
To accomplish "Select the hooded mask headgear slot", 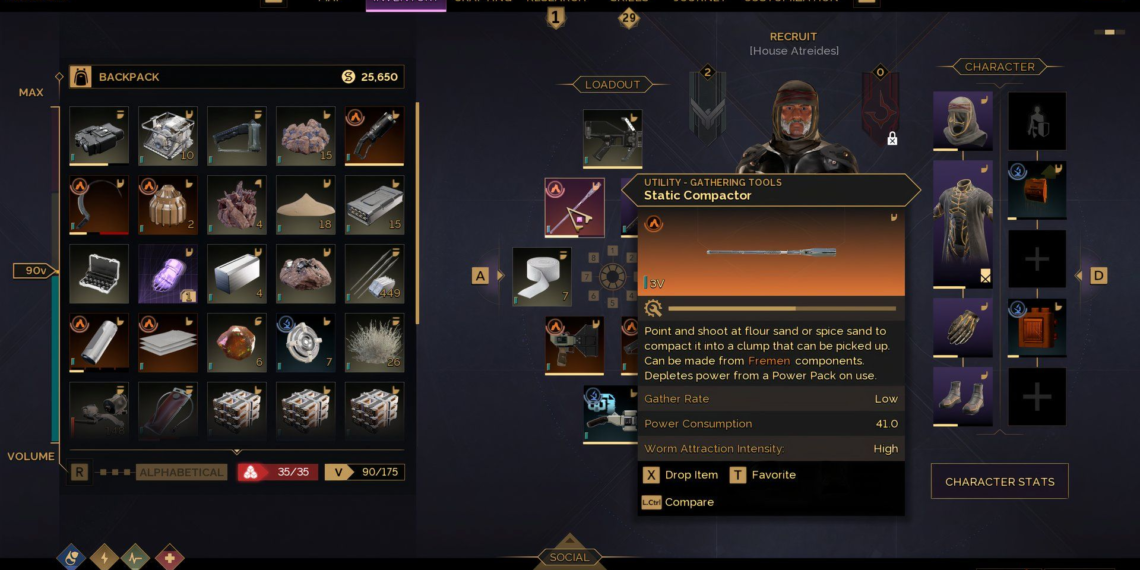I will pyautogui.click(x=962, y=122).
